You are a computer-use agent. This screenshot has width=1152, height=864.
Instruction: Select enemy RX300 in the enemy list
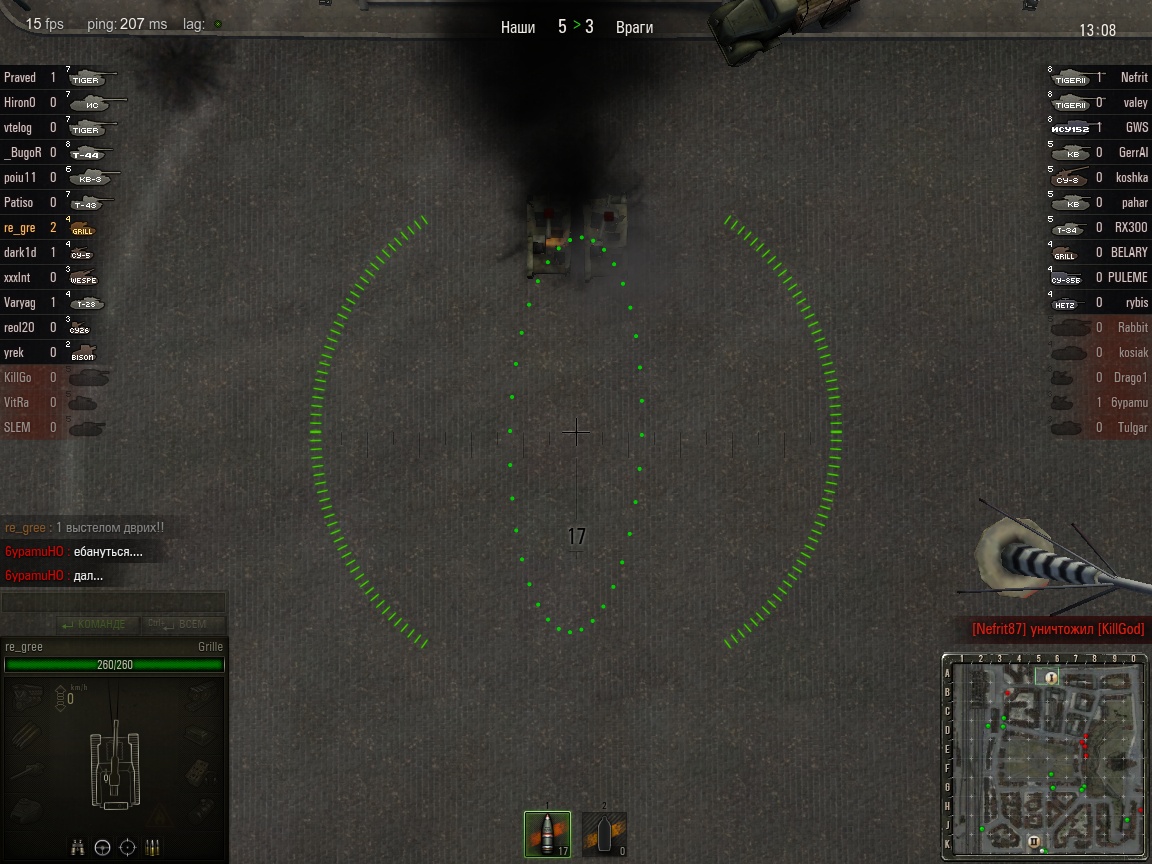(1131, 227)
